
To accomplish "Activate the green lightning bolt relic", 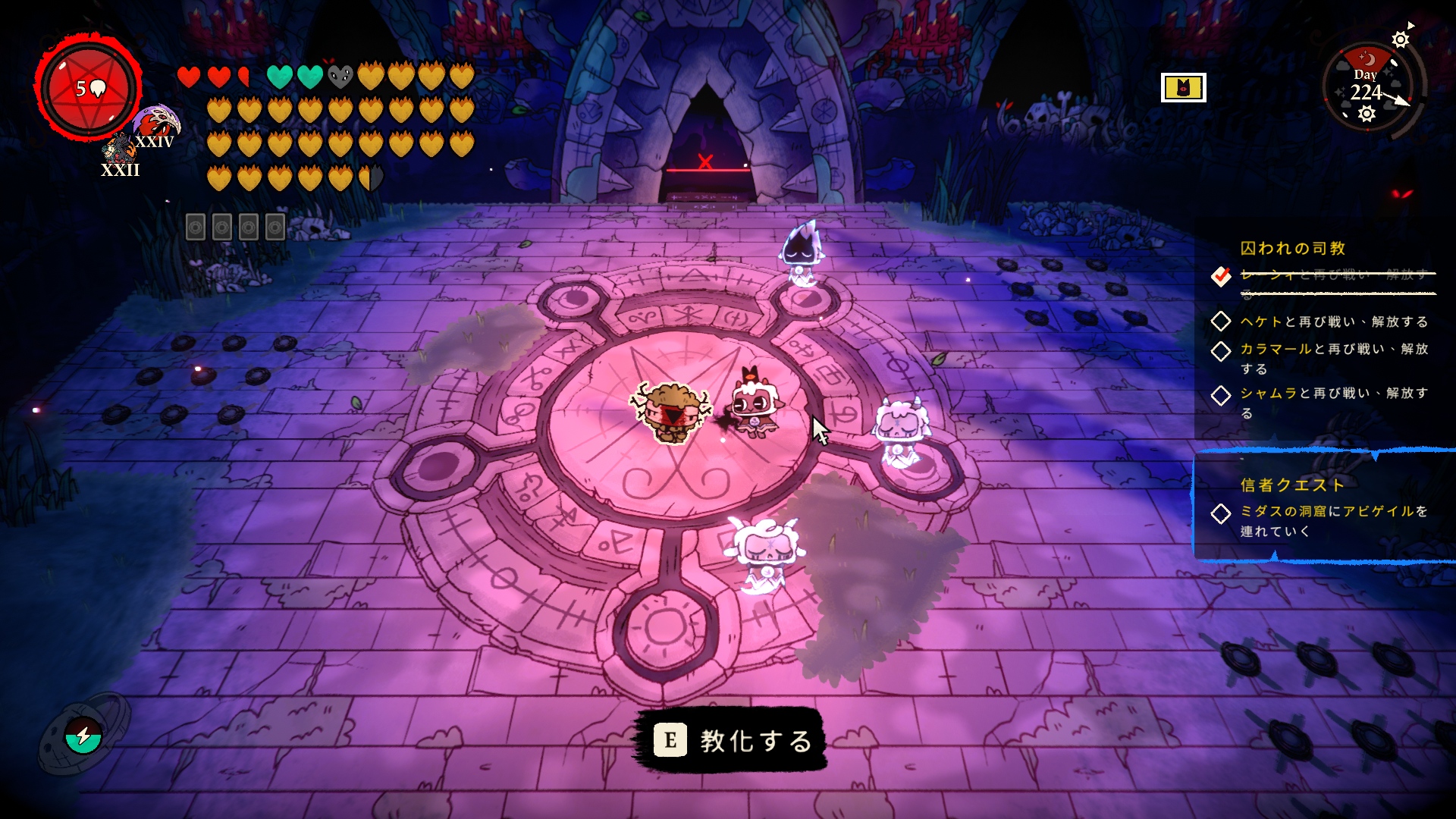I will click(83, 735).
